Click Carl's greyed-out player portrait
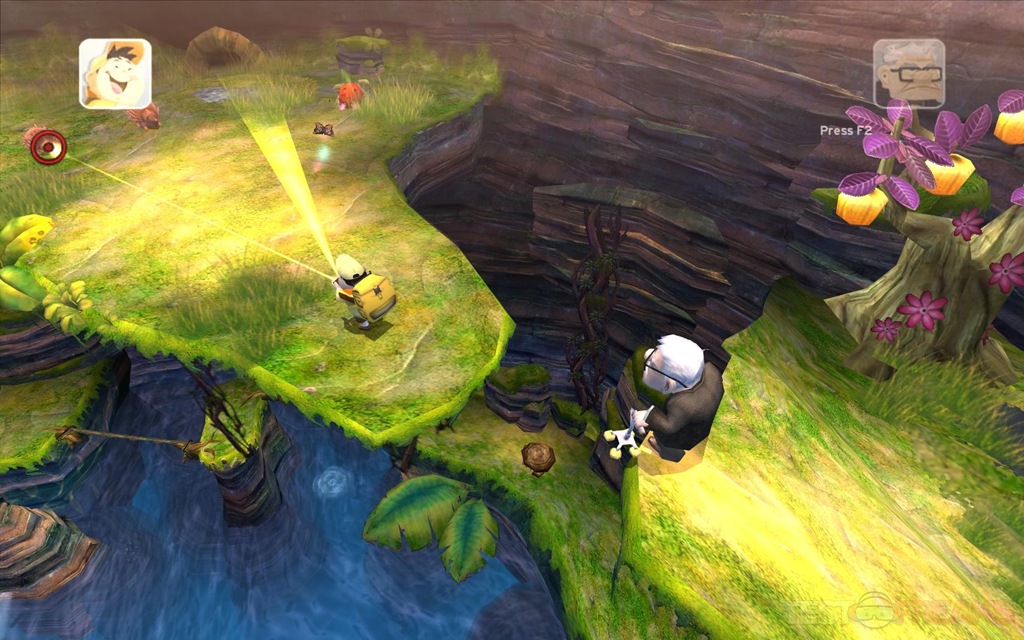Viewport: 1024px width, 640px height. click(908, 73)
